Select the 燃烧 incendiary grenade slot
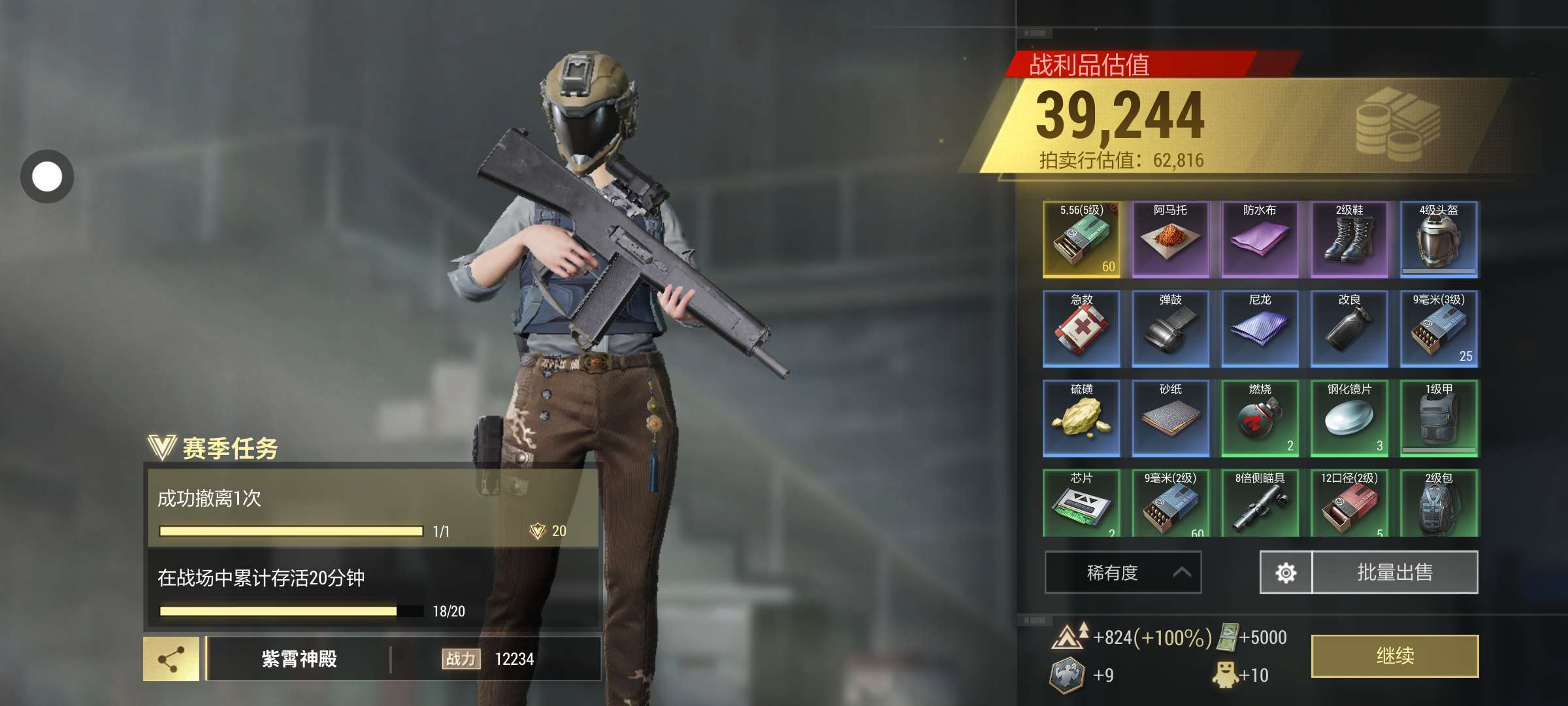The image size is (1568, 706). tap(1260, 418)
